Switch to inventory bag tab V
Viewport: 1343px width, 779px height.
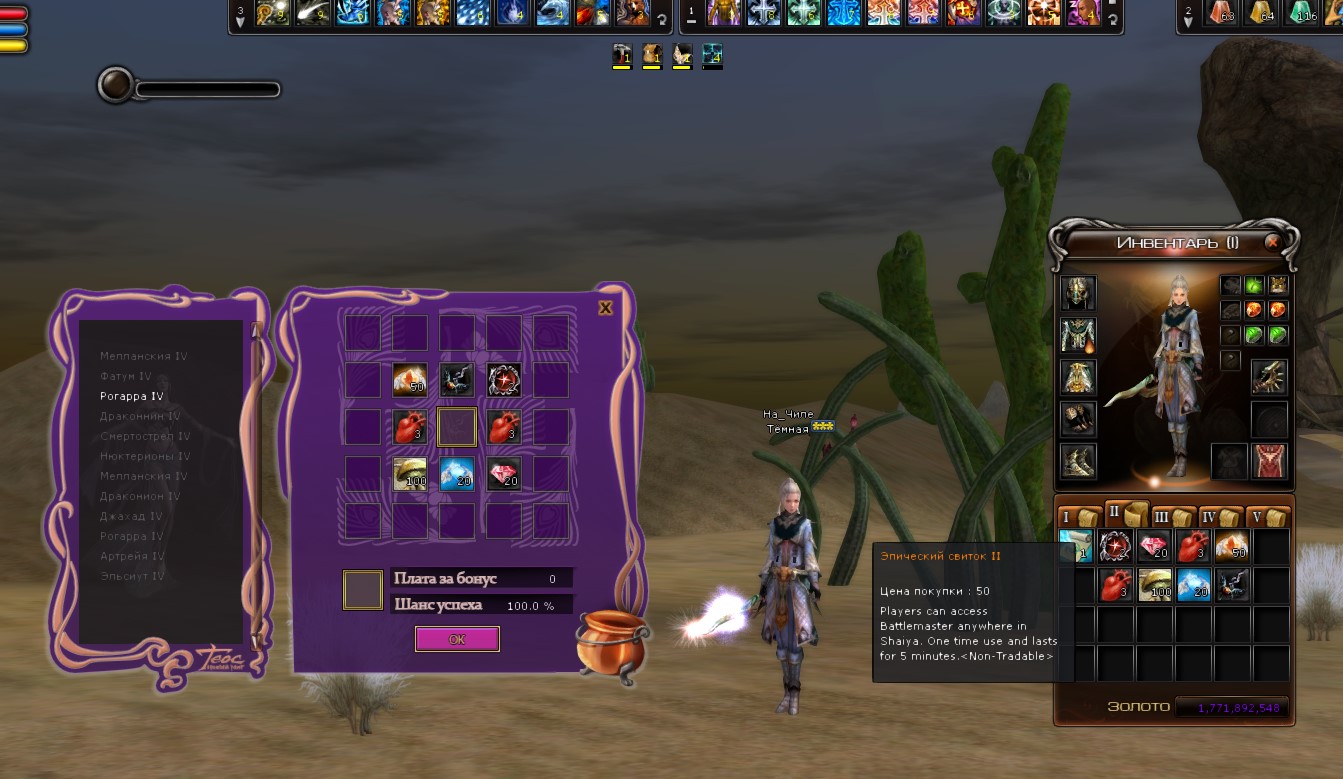pos(1268,517)
